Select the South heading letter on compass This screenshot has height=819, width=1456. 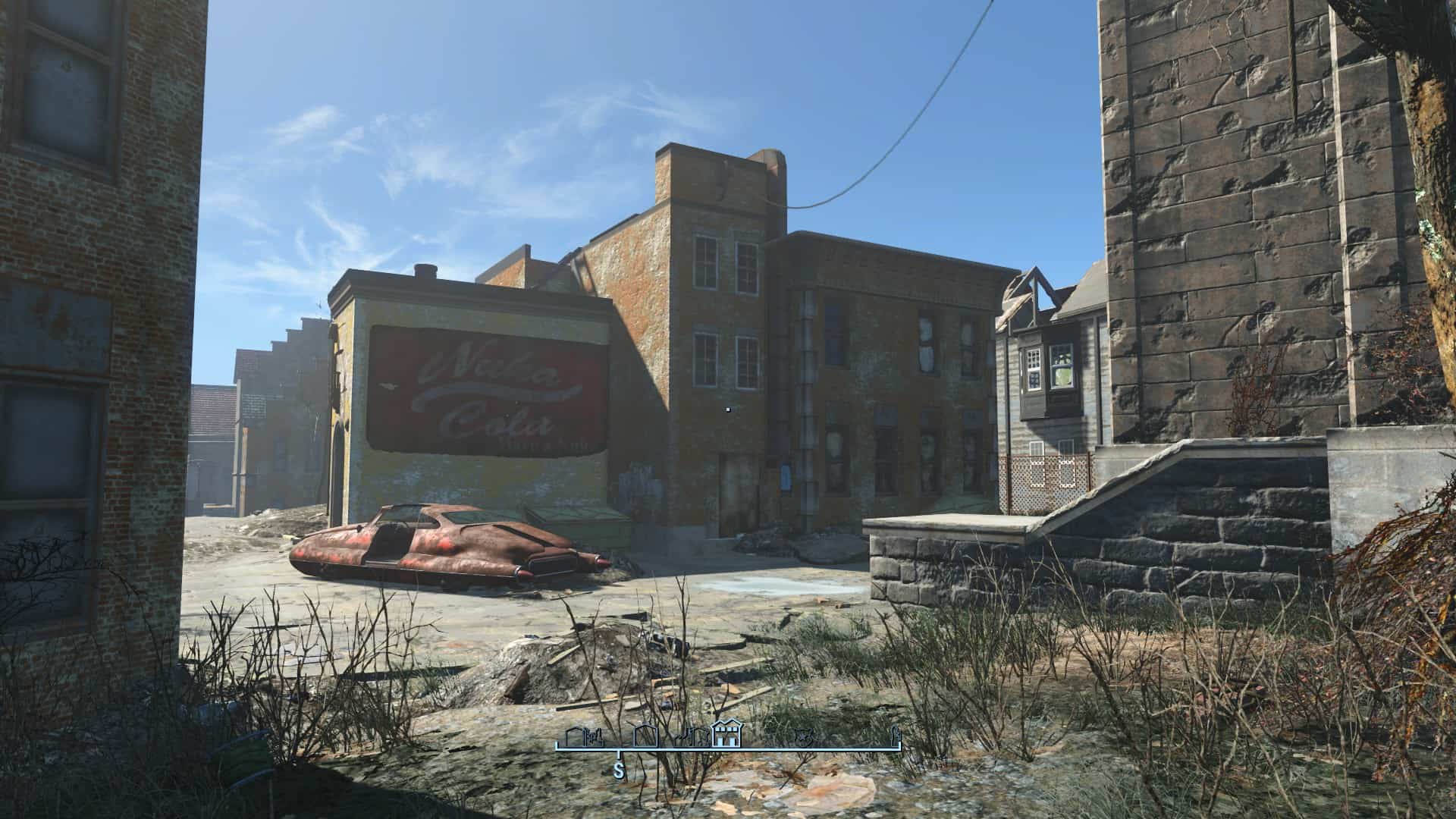point(619,772)
